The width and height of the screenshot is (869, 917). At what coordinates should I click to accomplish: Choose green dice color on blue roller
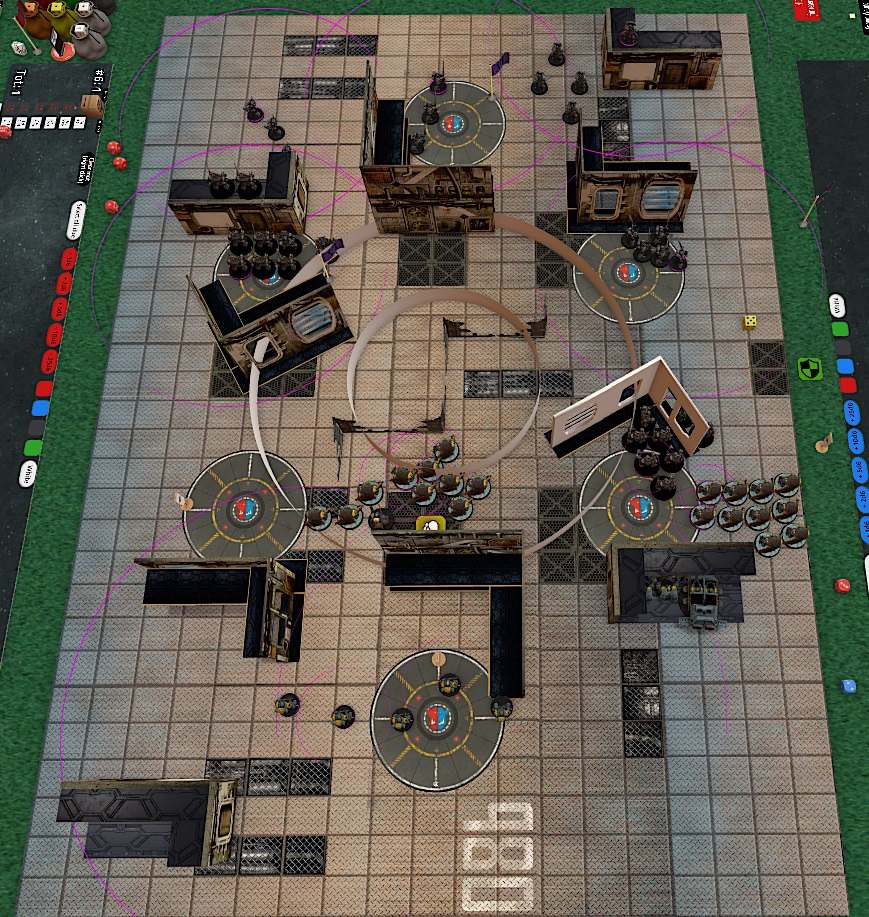click(841, 328)
